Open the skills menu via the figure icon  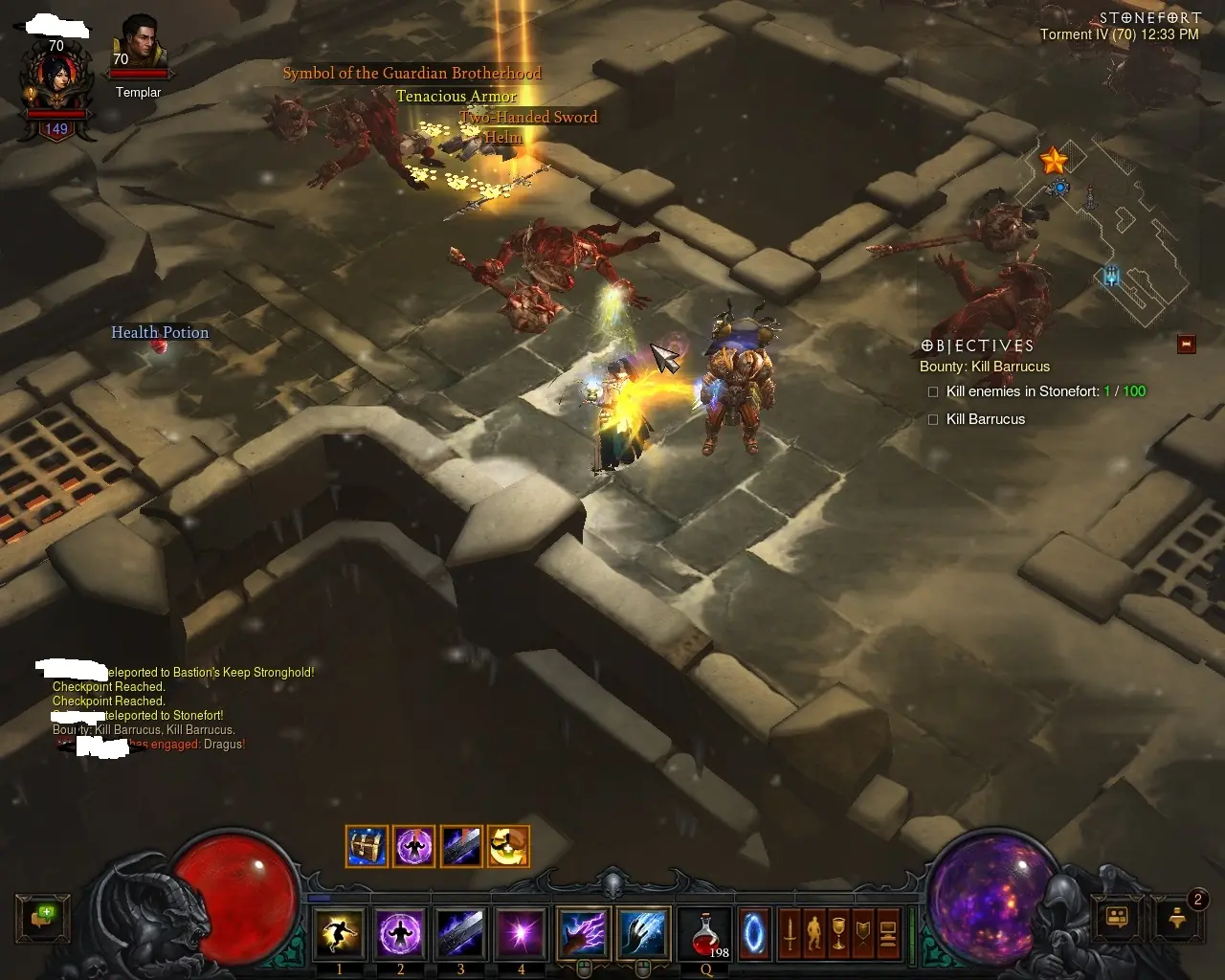[814, 933]
